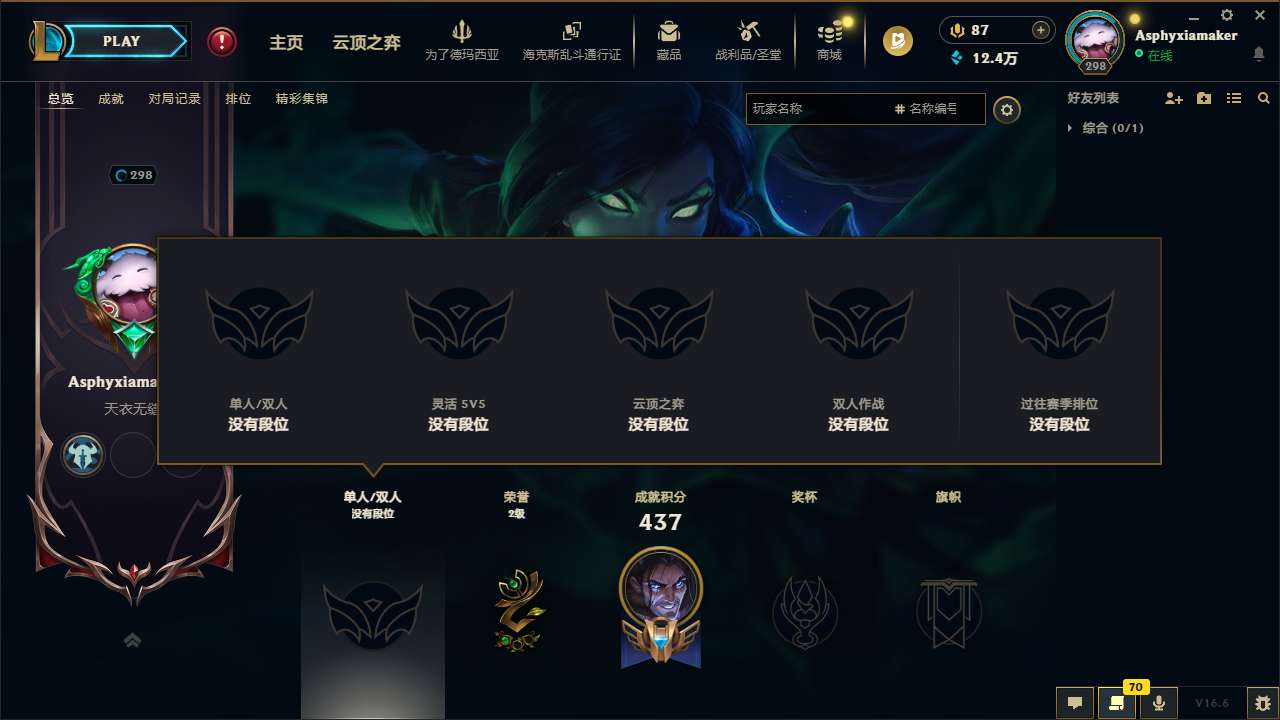Open the 战利品/圣堂 loot icon
This screenshot has height=720, width=1280.
[746, 40]
